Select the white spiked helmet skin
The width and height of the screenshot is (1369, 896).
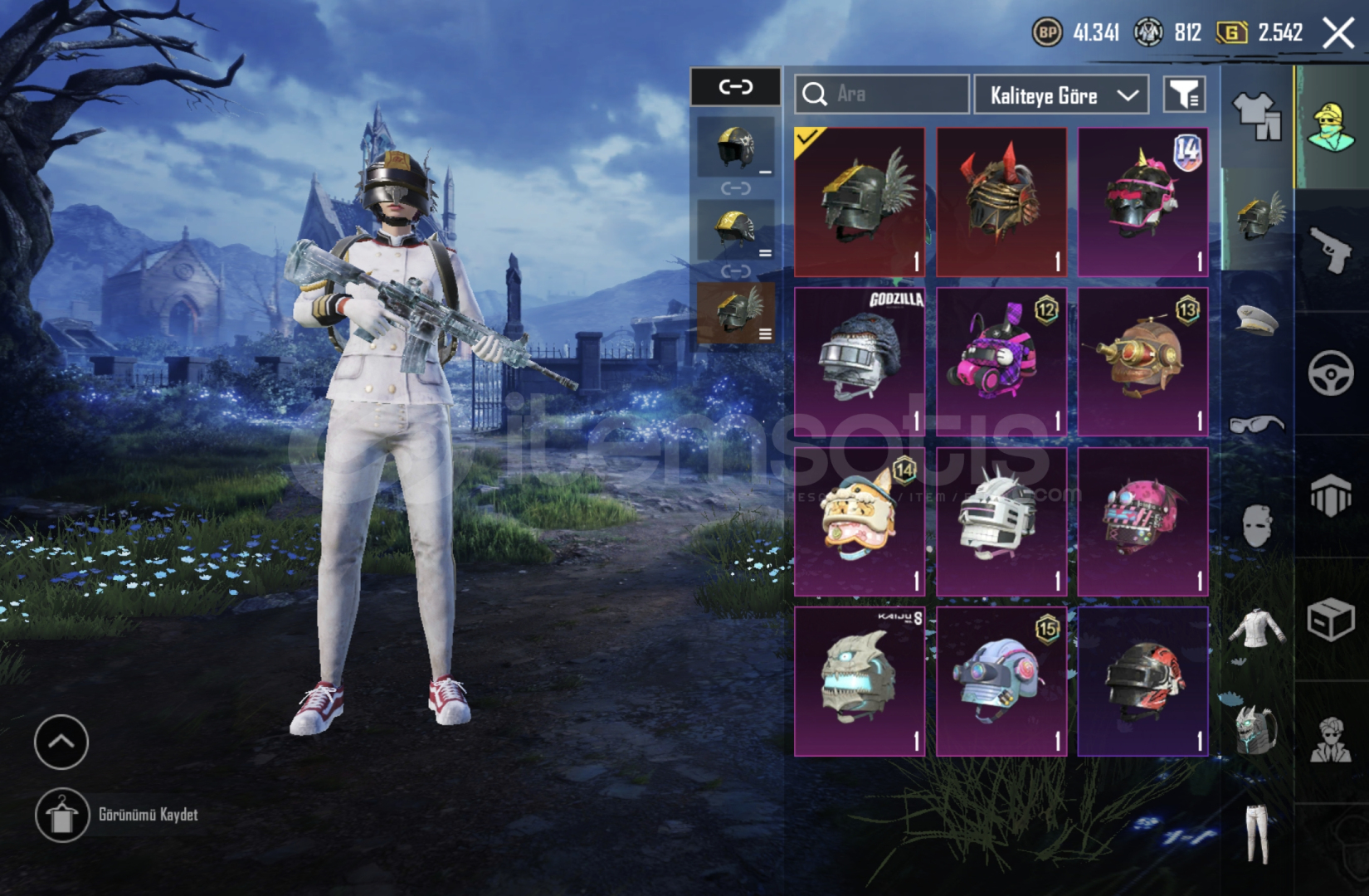click(1001, 521)
